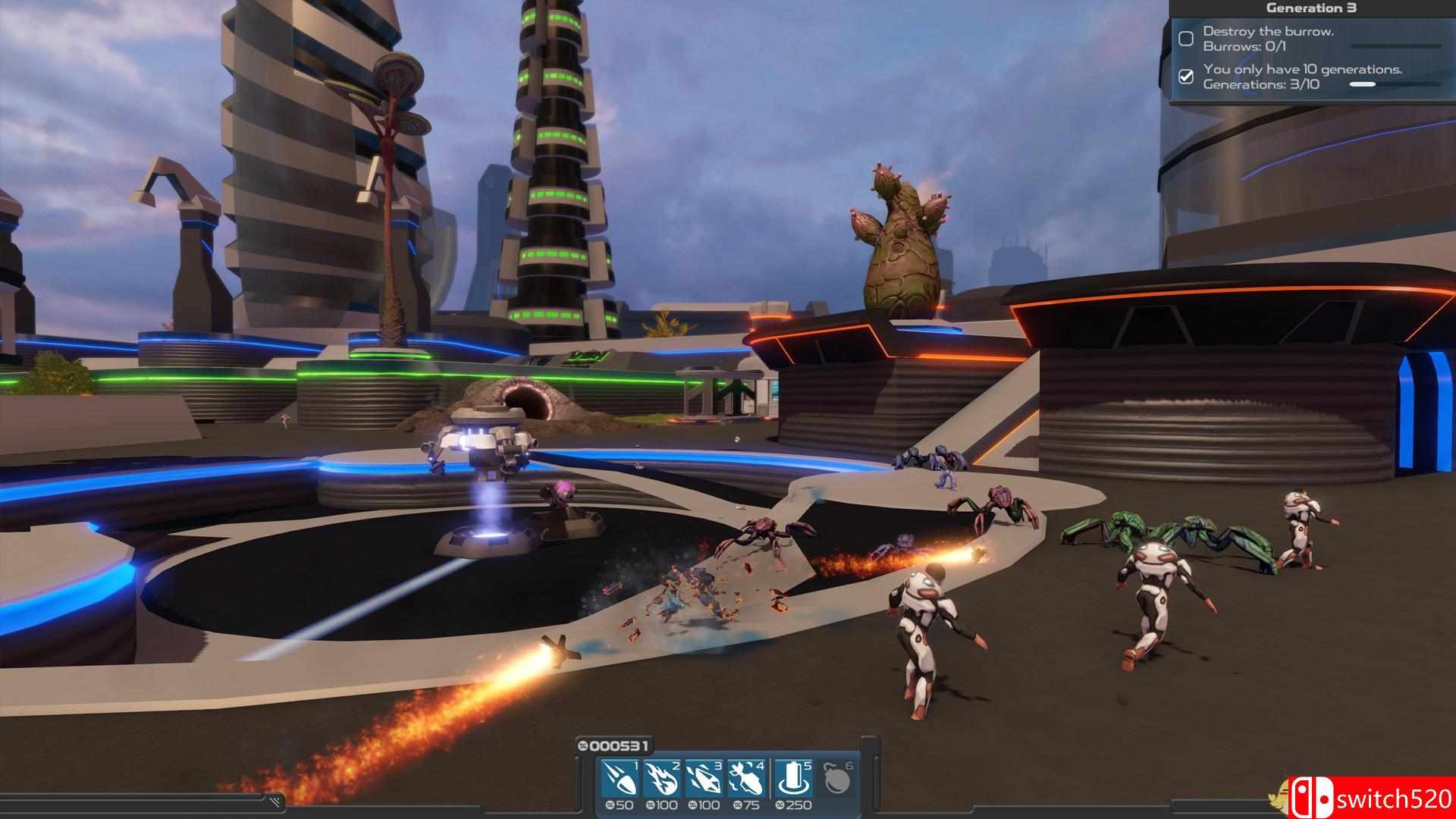The width and height of the screenshot is (1456, 819).
Task: Select the bullet weapon in slot 1
Action: point(620,779)
